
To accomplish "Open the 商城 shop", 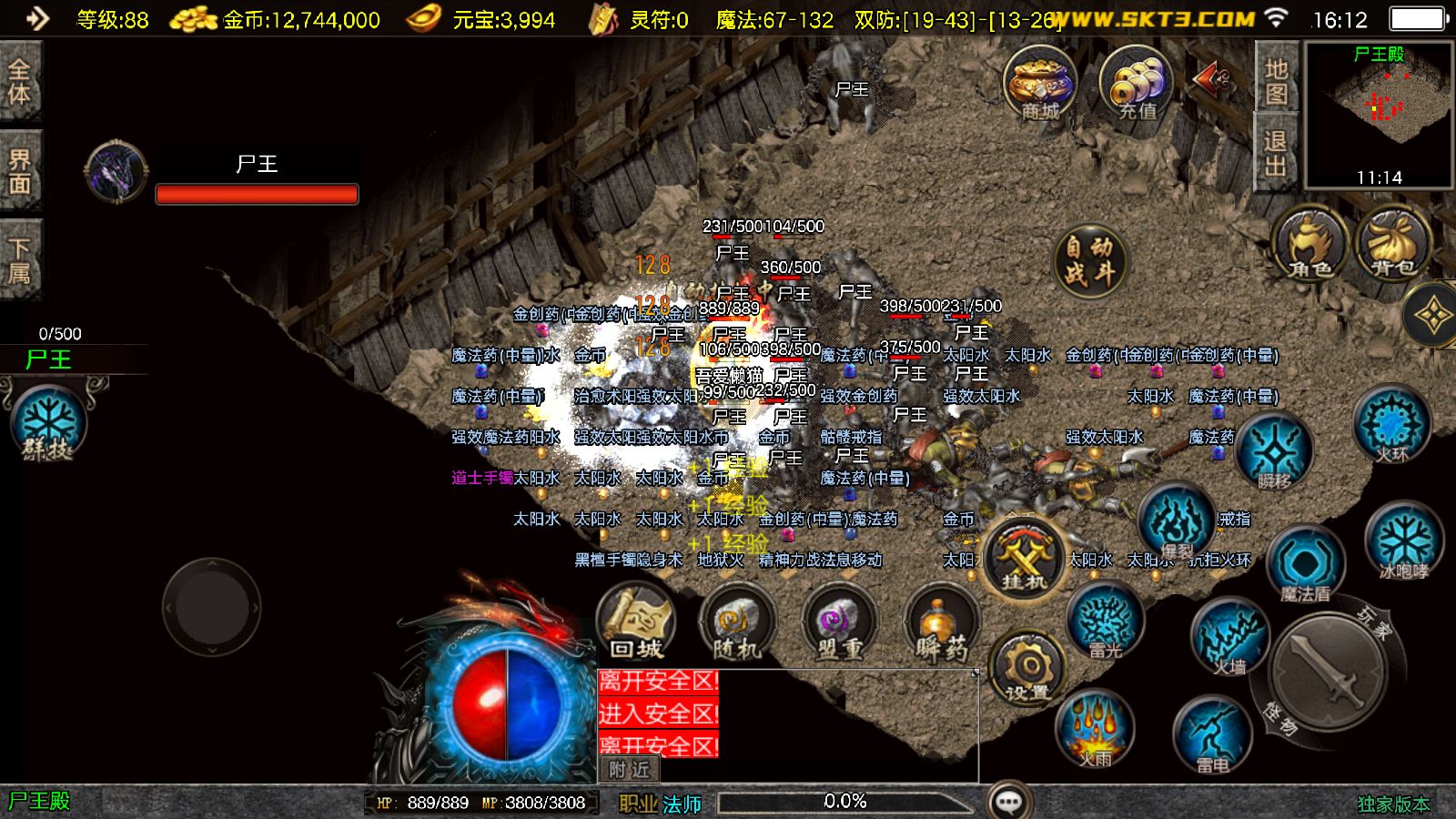I will tap(1040, 85).
